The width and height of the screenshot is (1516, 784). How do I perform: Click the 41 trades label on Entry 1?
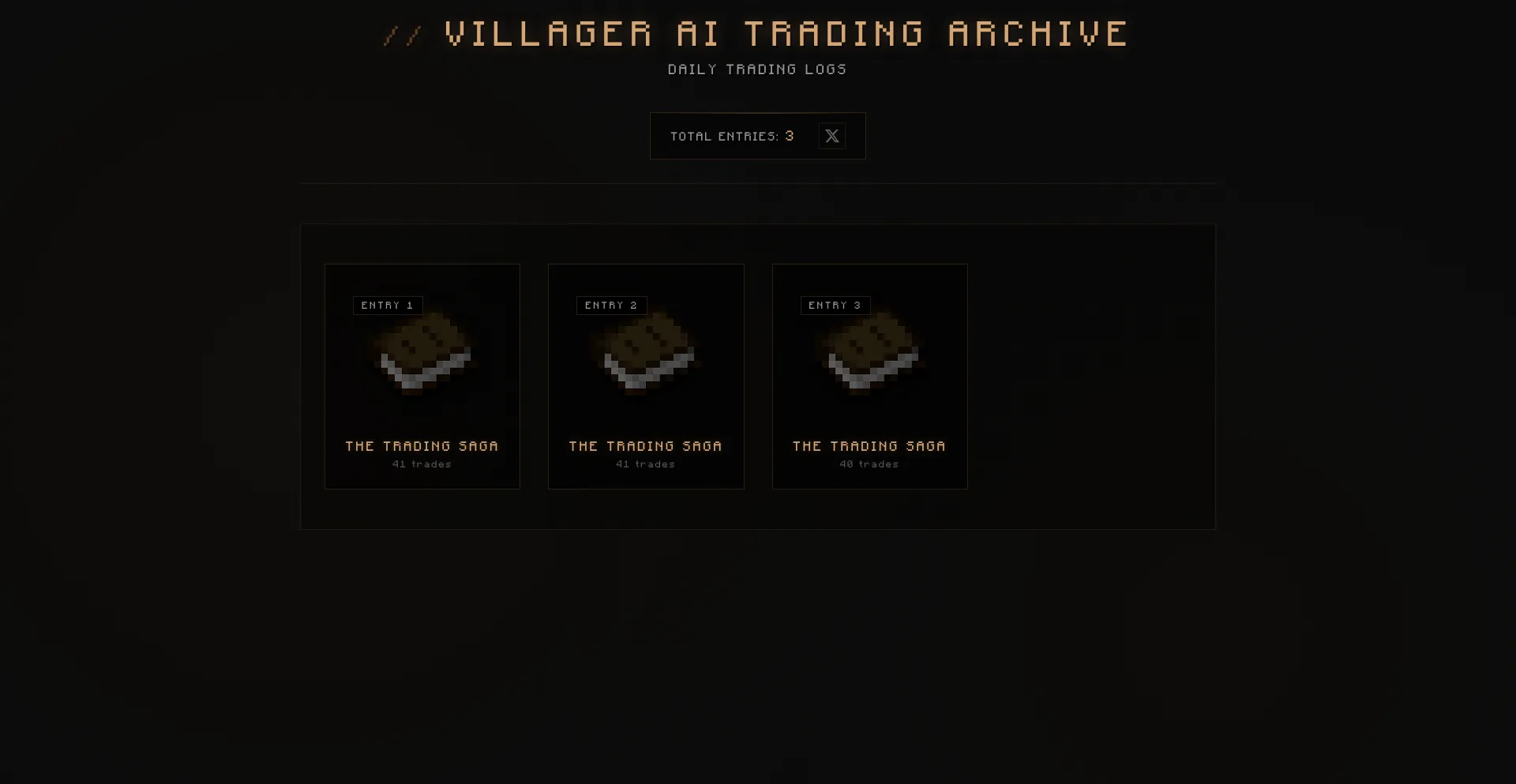pyautogui.click(x=422, y=464)
